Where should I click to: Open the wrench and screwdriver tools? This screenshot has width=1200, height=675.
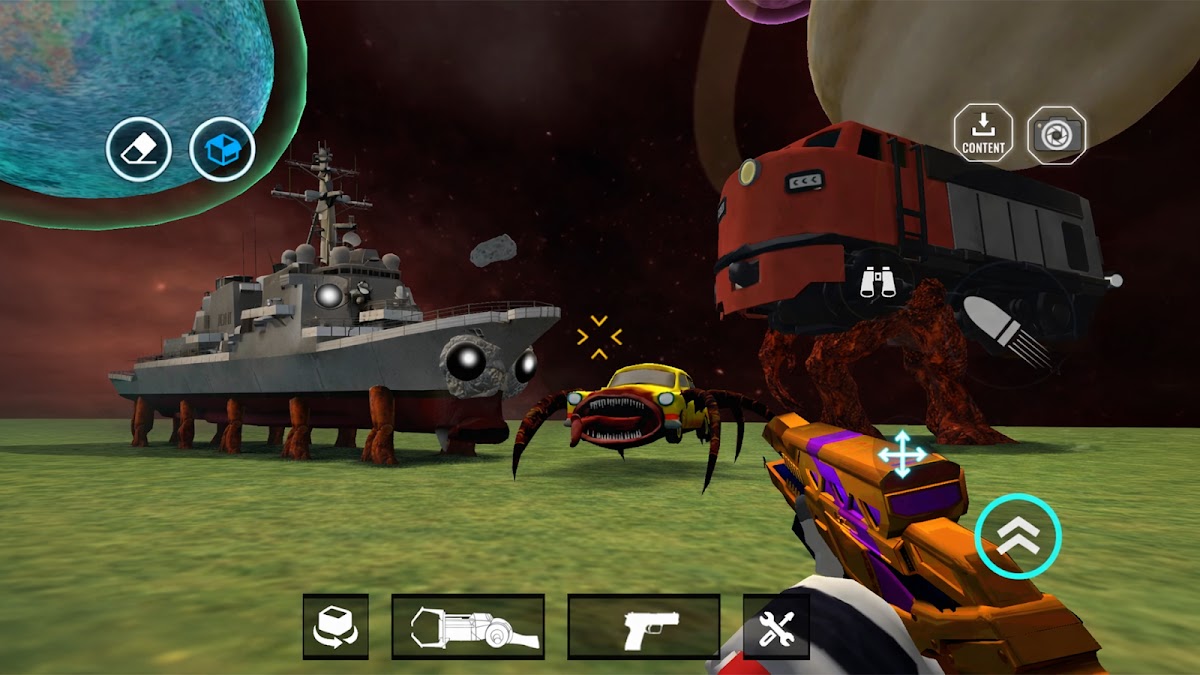click(x=775, y=627)
